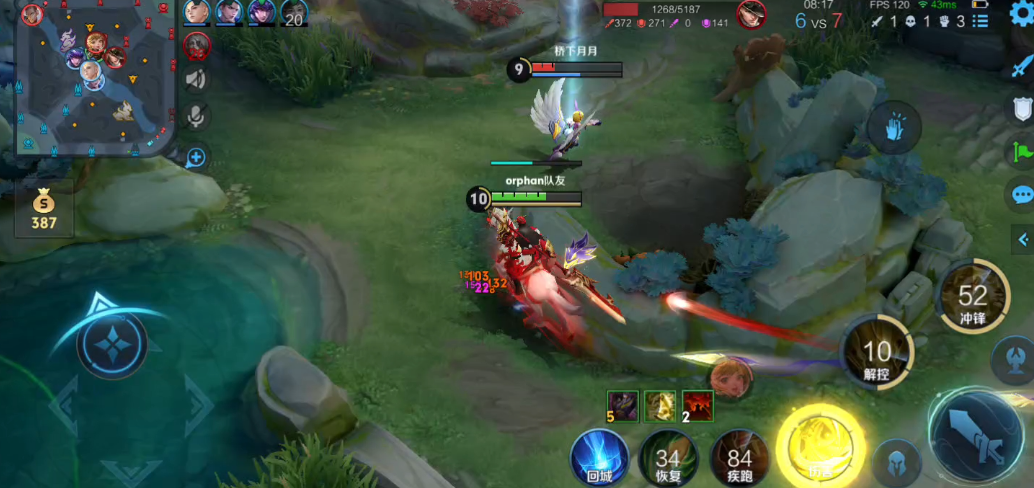The height and width of the screenshot is (488, 1034).
Task: Tap the blue plus chat bubble icon
Action: [196, 157]
